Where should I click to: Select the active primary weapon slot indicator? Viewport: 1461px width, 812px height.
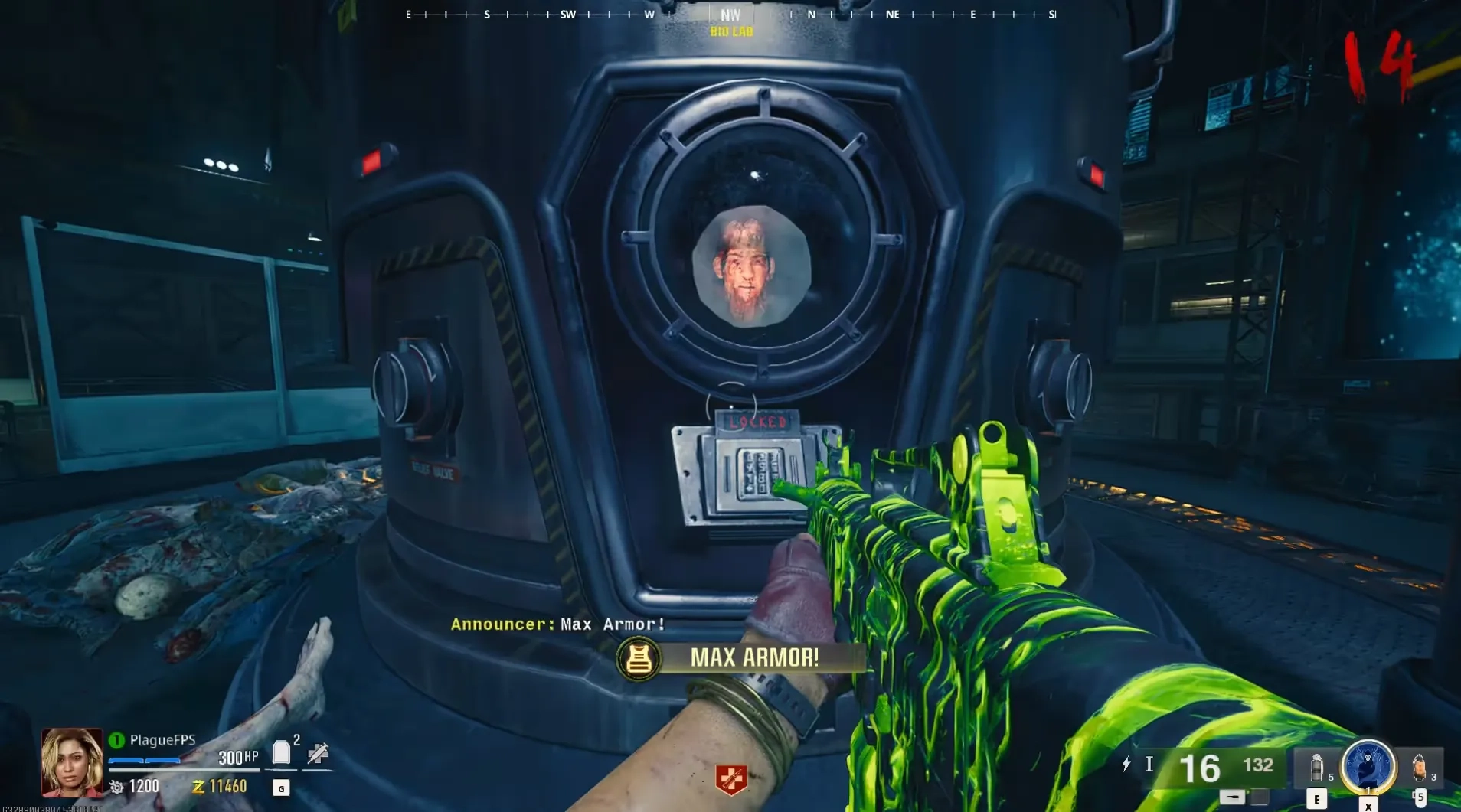click(x=1231, y=797)
